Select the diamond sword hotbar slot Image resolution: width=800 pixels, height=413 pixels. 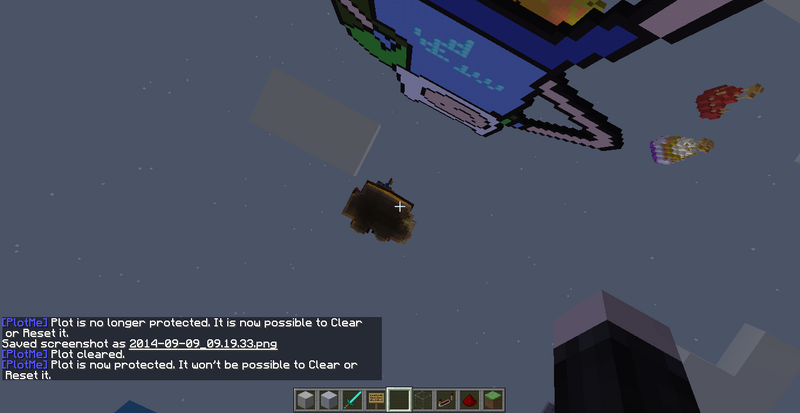point(353,400)
